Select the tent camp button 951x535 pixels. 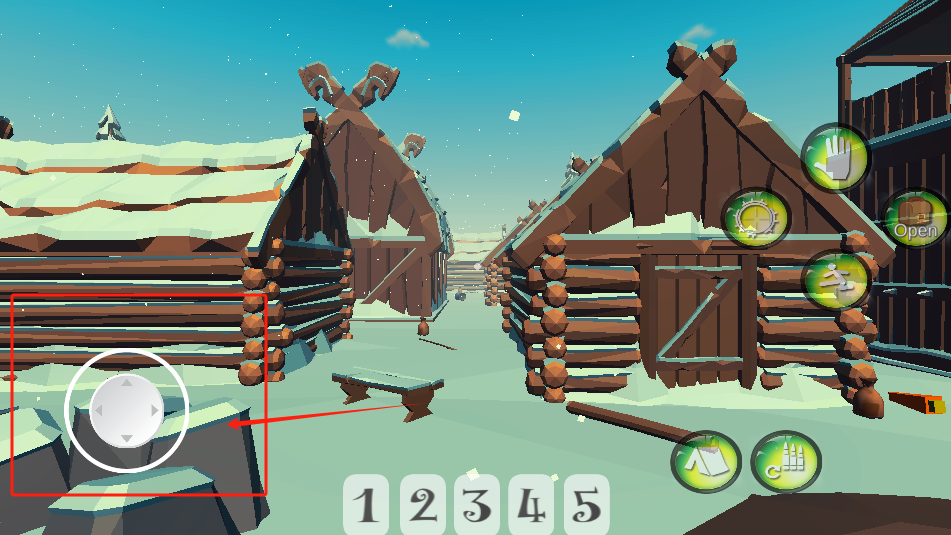click(706, 461)
